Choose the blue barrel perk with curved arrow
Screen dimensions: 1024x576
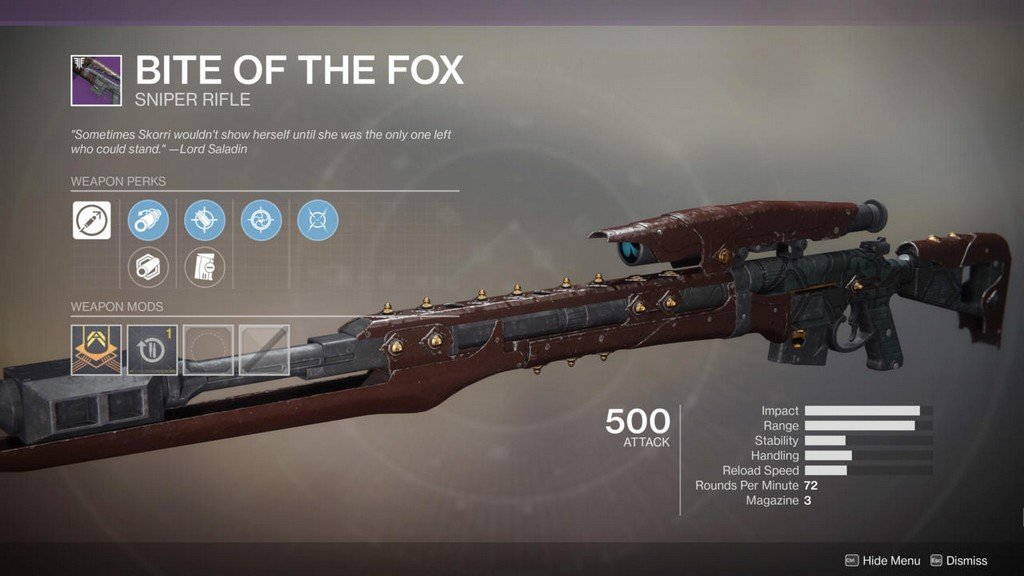pyautogui.click(x=148, y=221)
